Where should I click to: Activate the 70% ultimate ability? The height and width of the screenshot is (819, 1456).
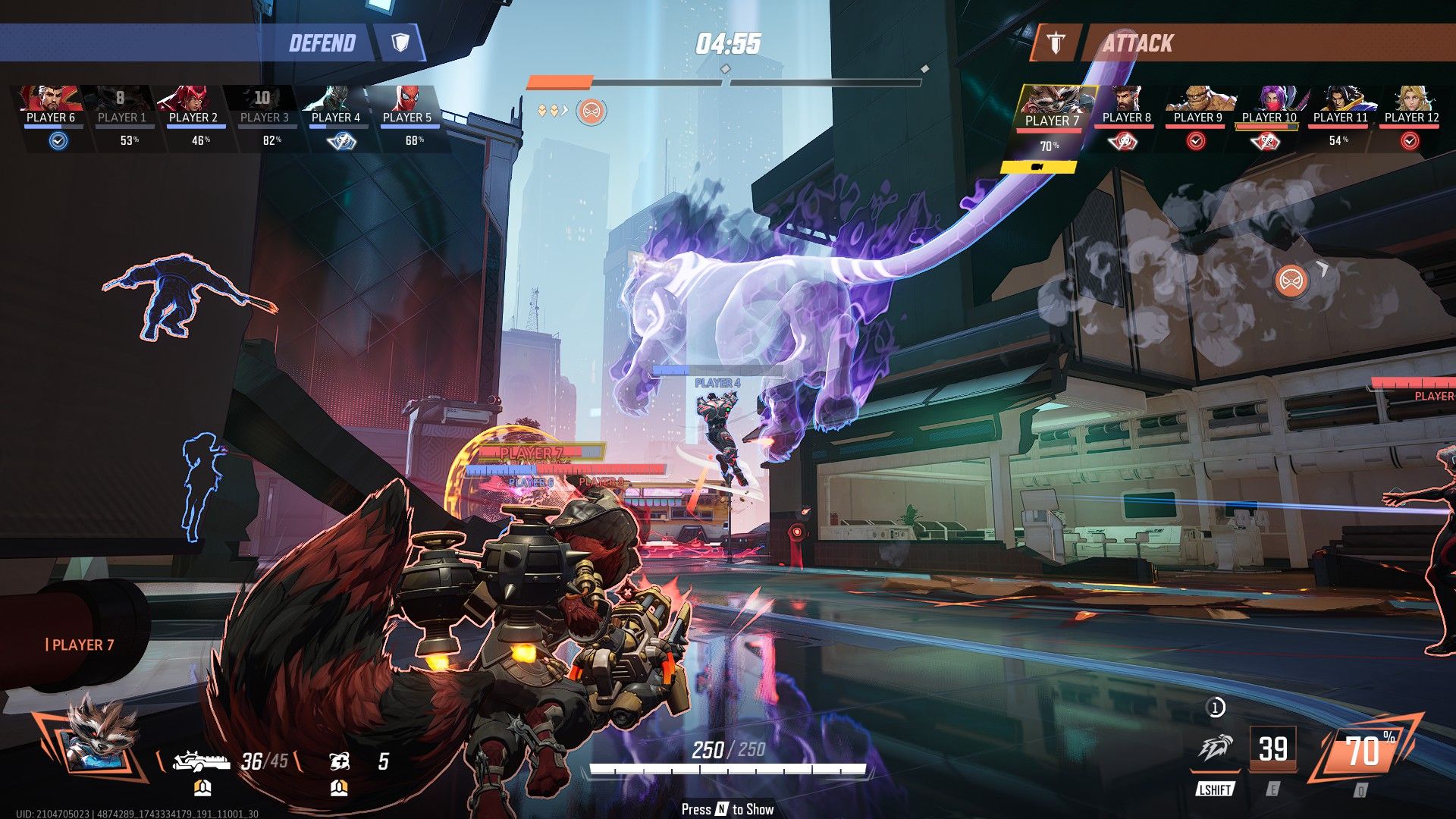pos(1363,752)
